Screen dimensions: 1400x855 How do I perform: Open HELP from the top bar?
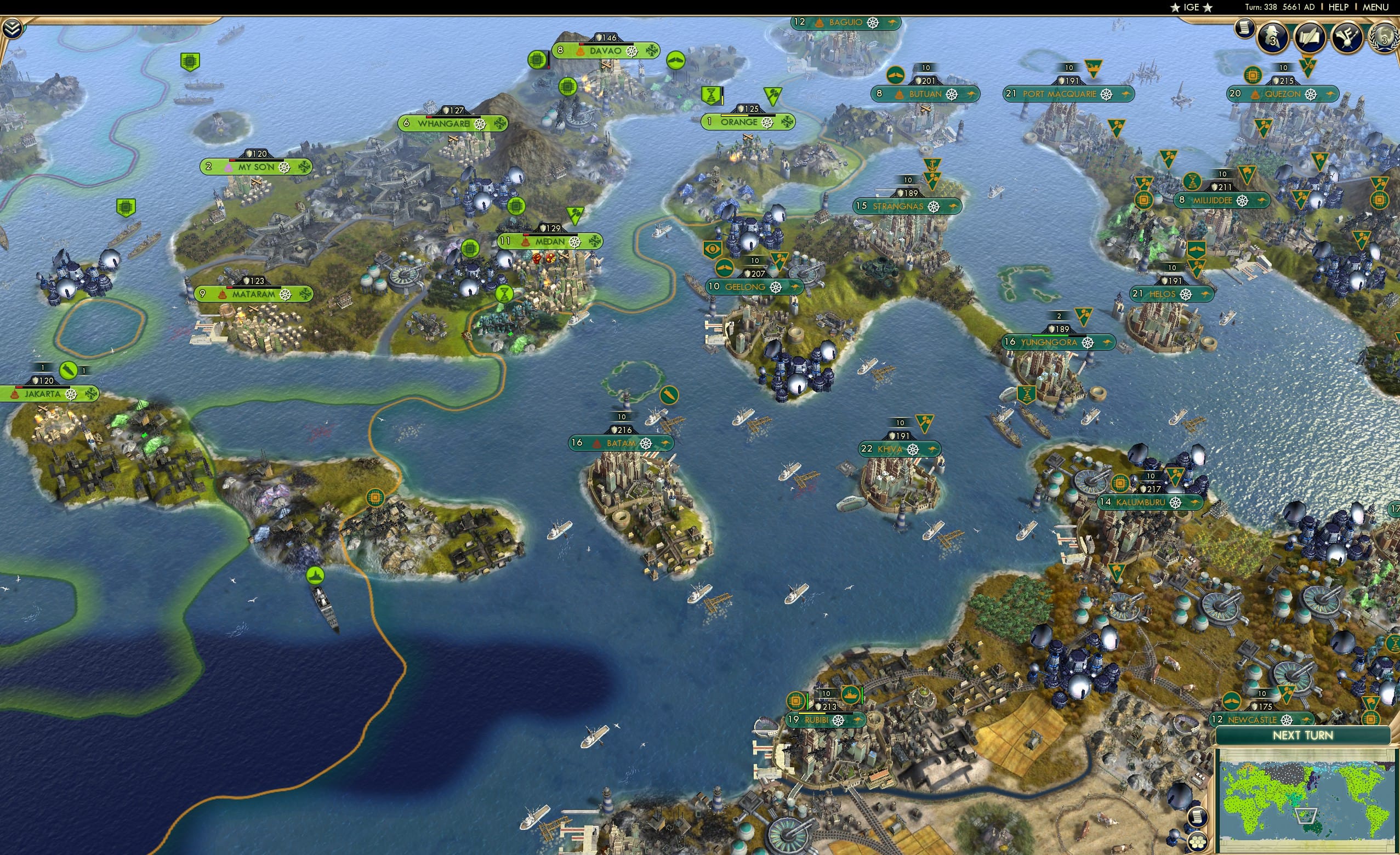click(1338, 7)
